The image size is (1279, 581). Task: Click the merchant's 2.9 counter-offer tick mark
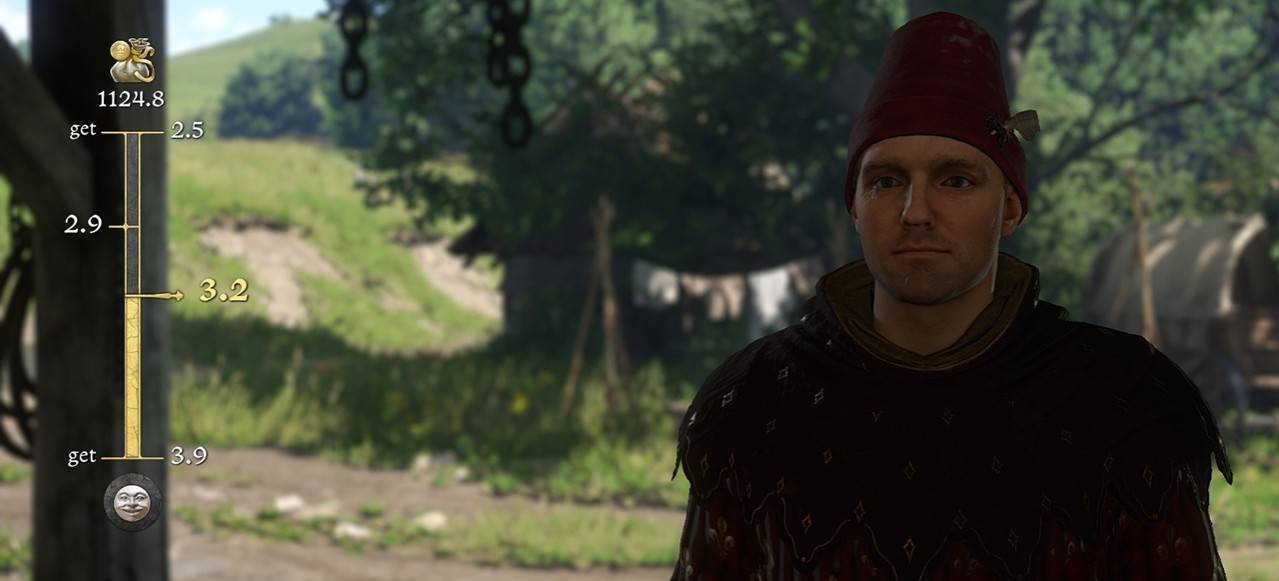(123, 227)
